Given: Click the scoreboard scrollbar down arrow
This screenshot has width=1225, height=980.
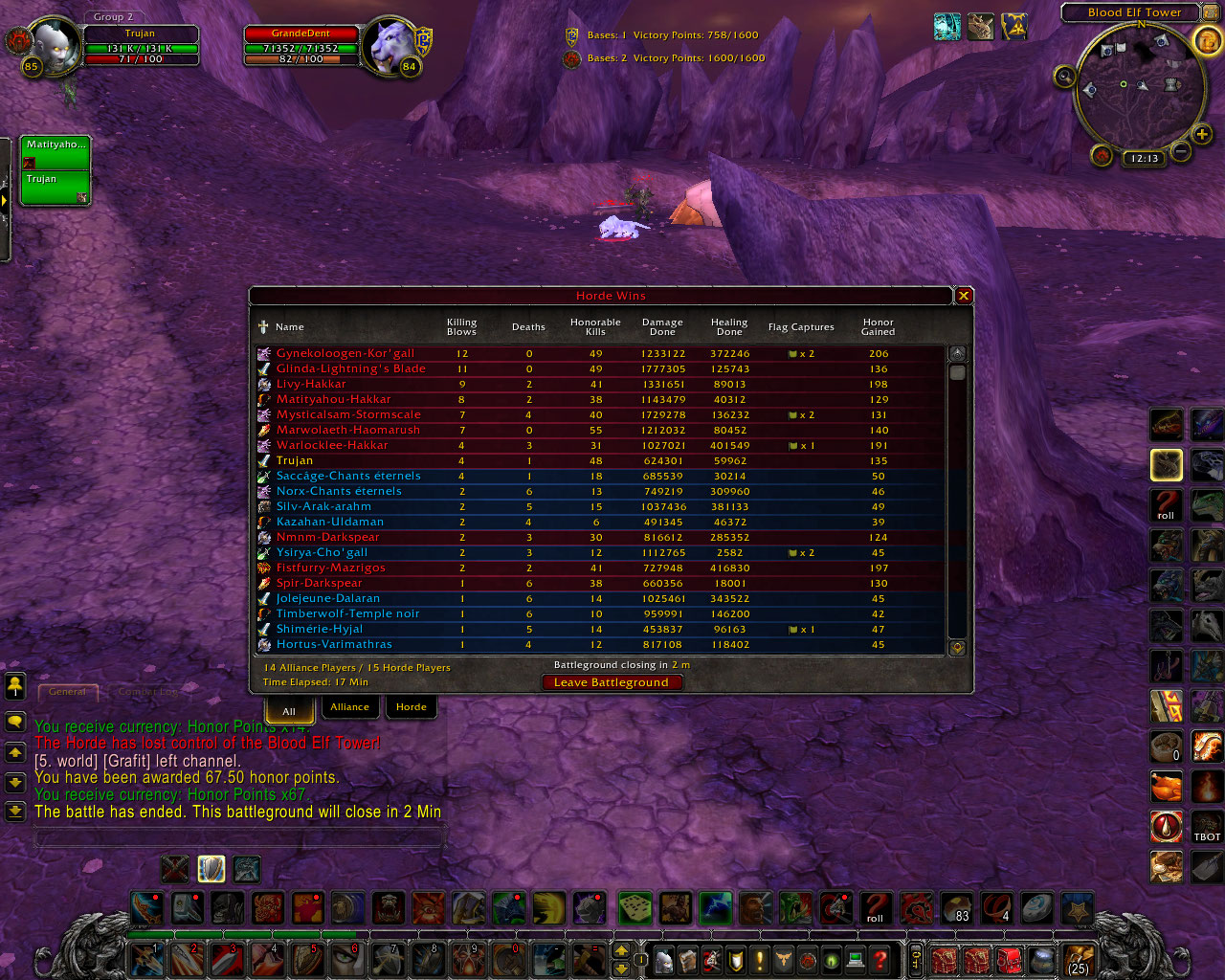Looking at the screenshot, I should click(x=957, y=647).
